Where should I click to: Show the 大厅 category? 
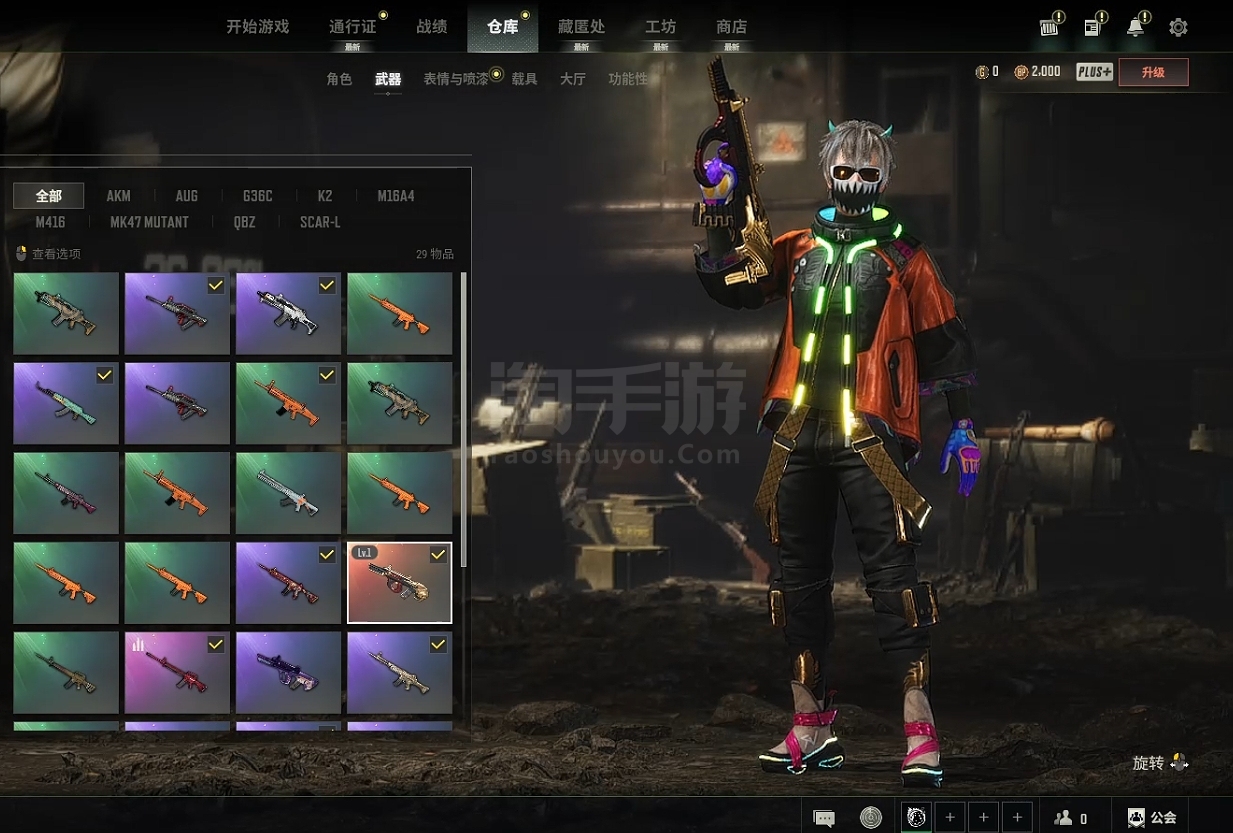coord(572,79)
